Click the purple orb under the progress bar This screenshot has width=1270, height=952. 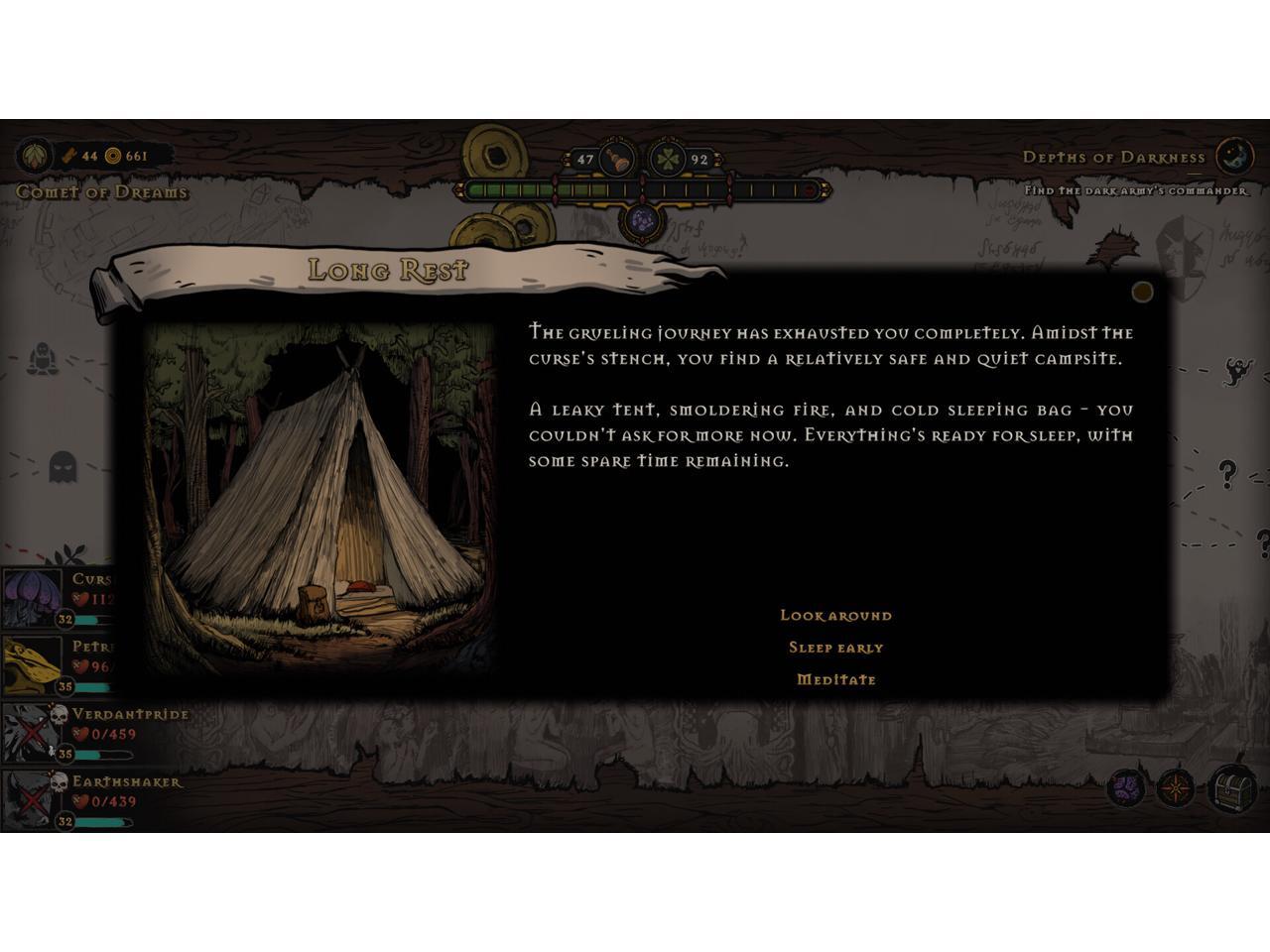click(643, 220)
